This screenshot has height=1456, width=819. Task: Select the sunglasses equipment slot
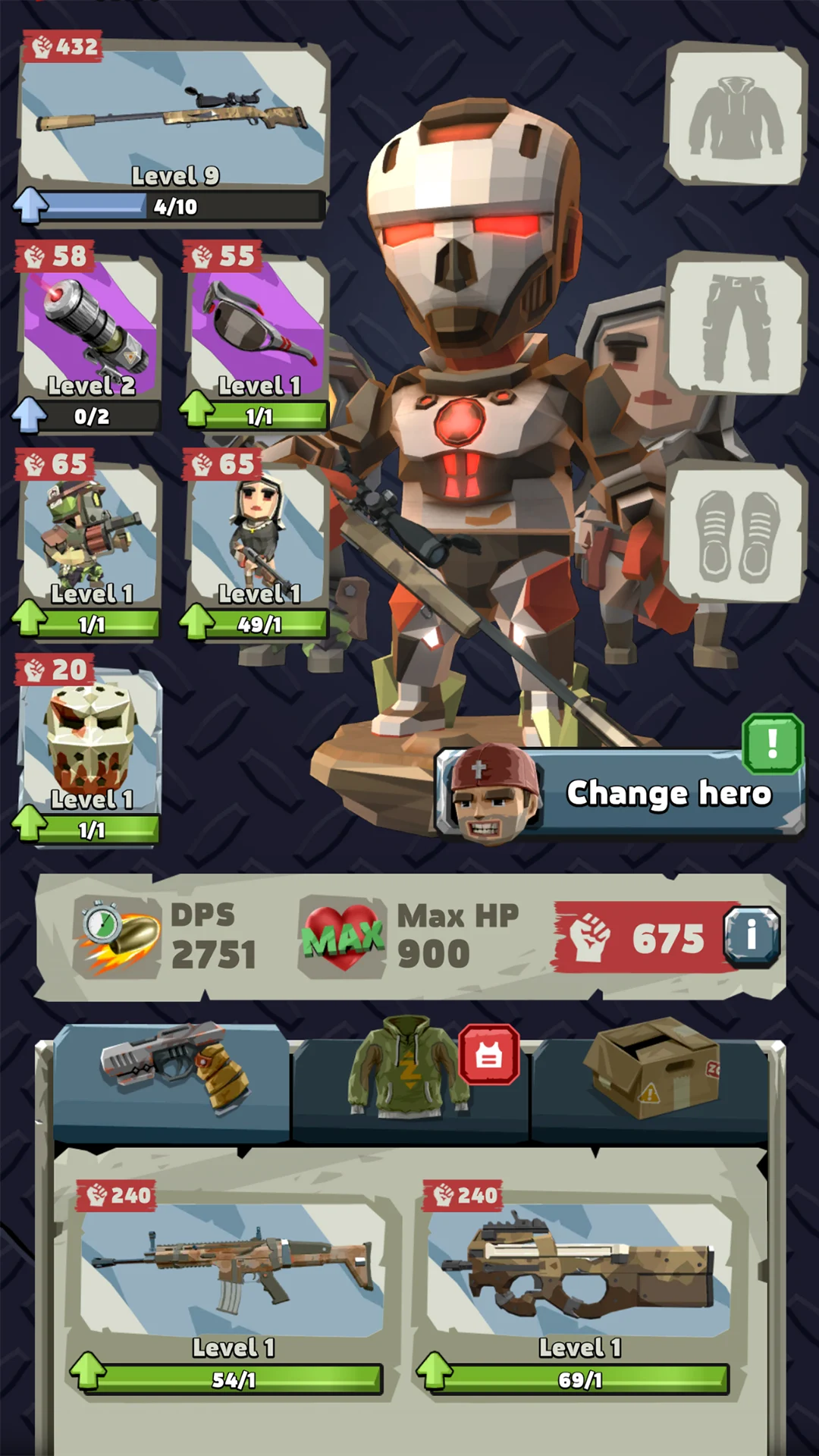[x=258, y=326]
